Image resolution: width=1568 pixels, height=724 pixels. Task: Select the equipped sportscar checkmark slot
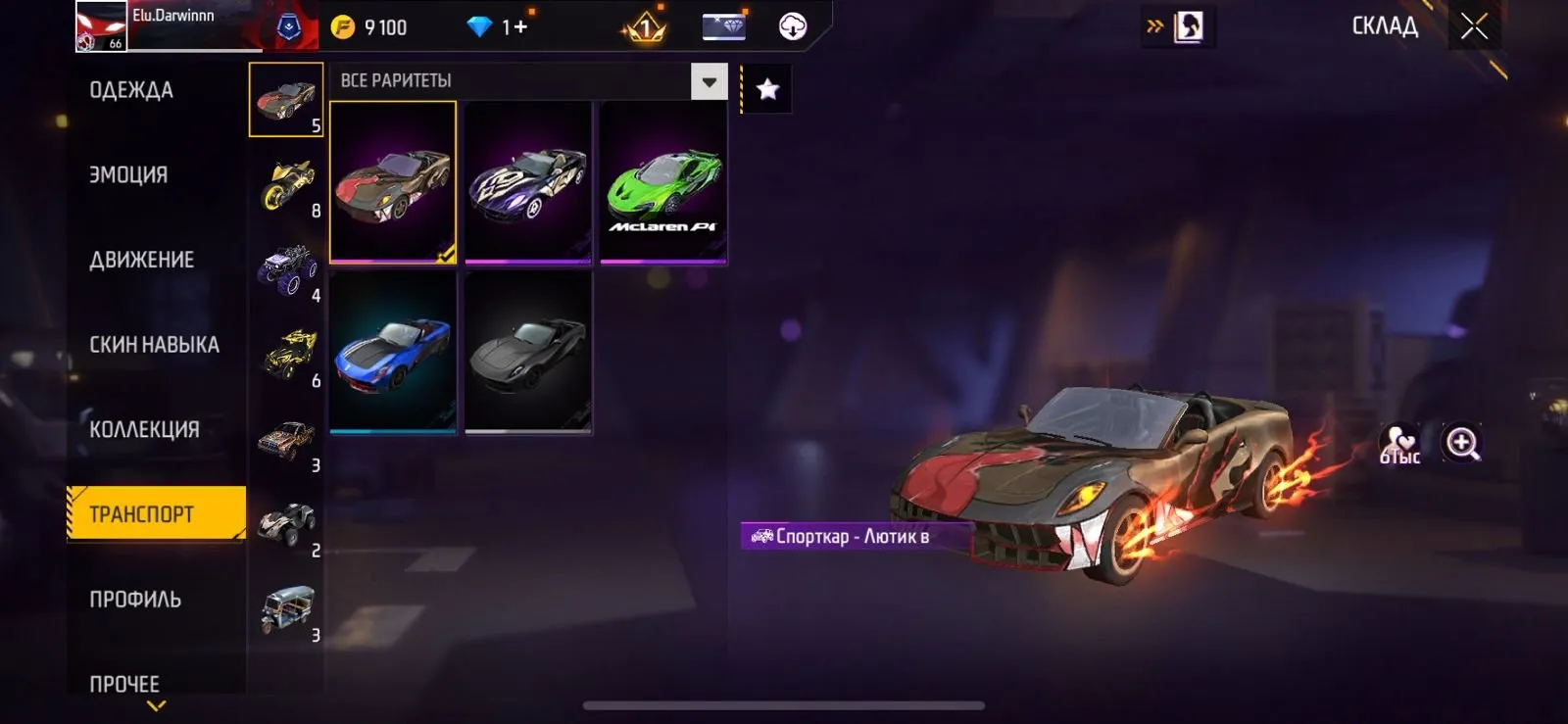click(x=393, y=182)
